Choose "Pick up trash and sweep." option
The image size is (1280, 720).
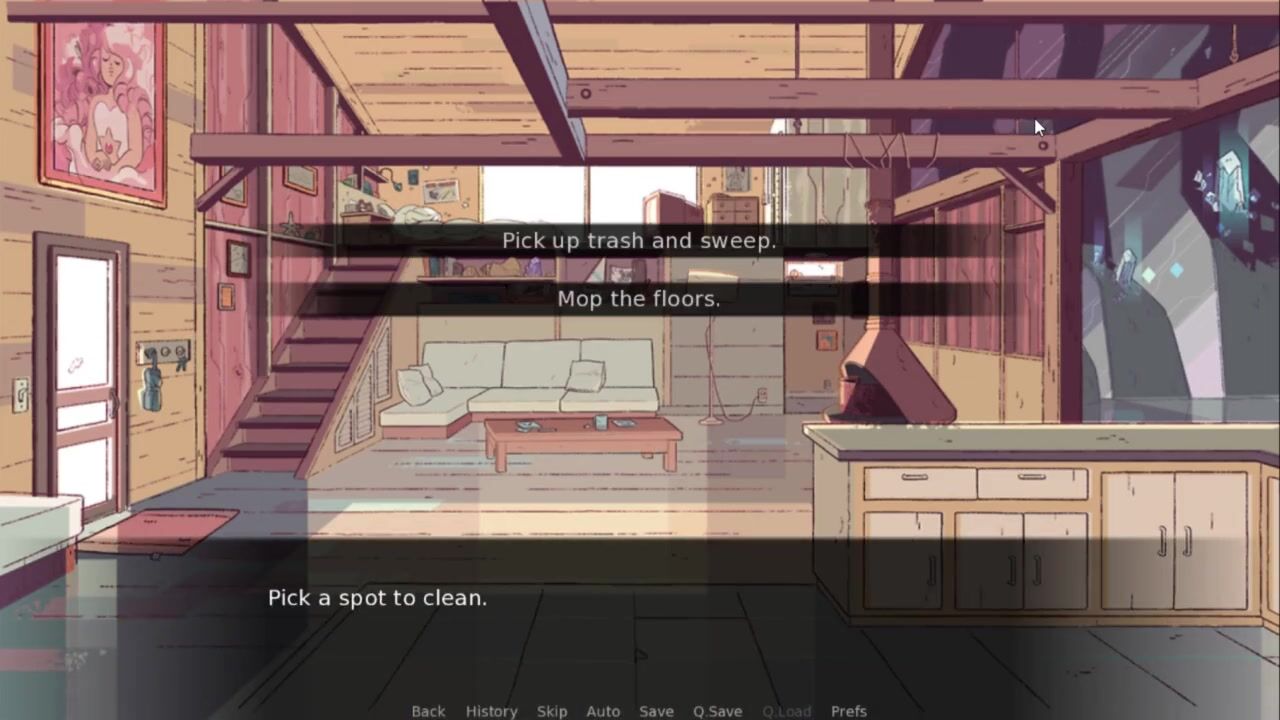click(x=638, y=240)
